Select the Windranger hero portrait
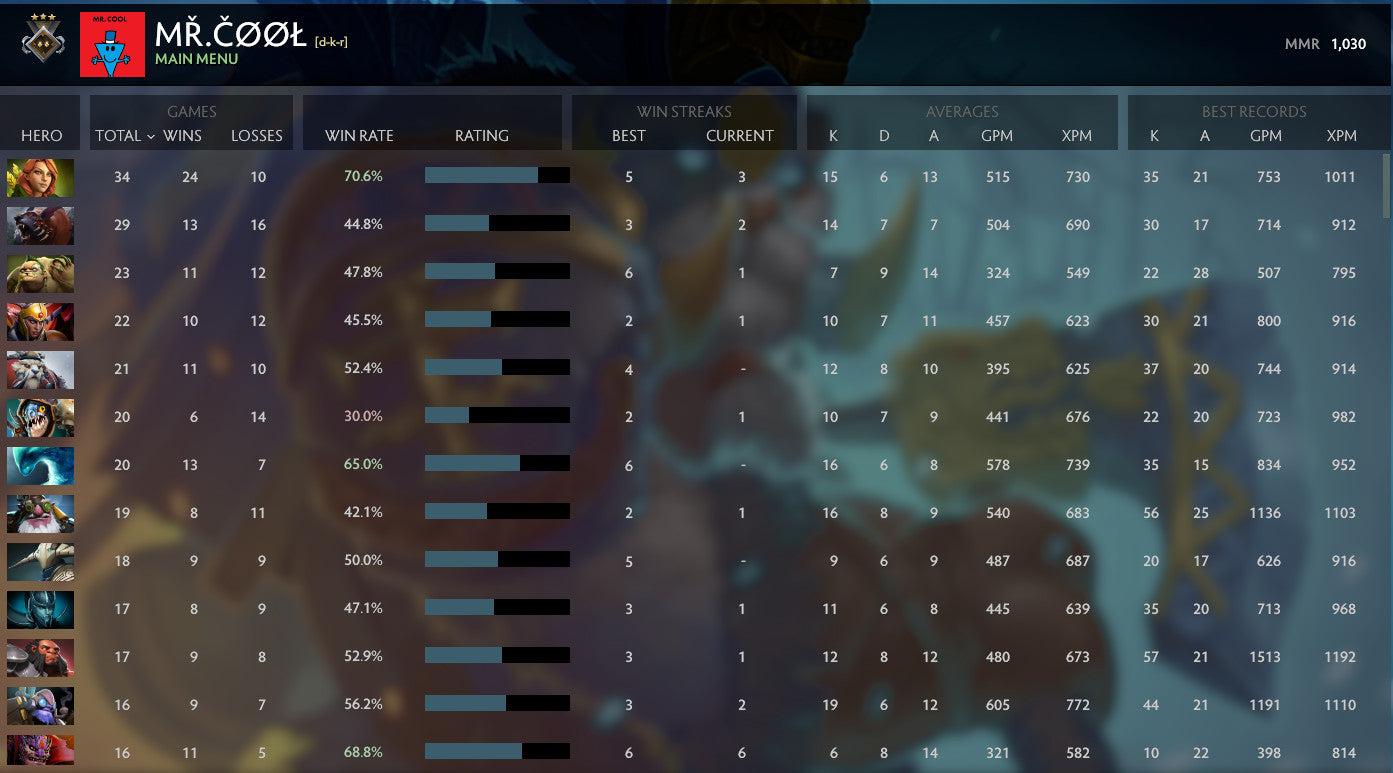 [x=40, y=178]
